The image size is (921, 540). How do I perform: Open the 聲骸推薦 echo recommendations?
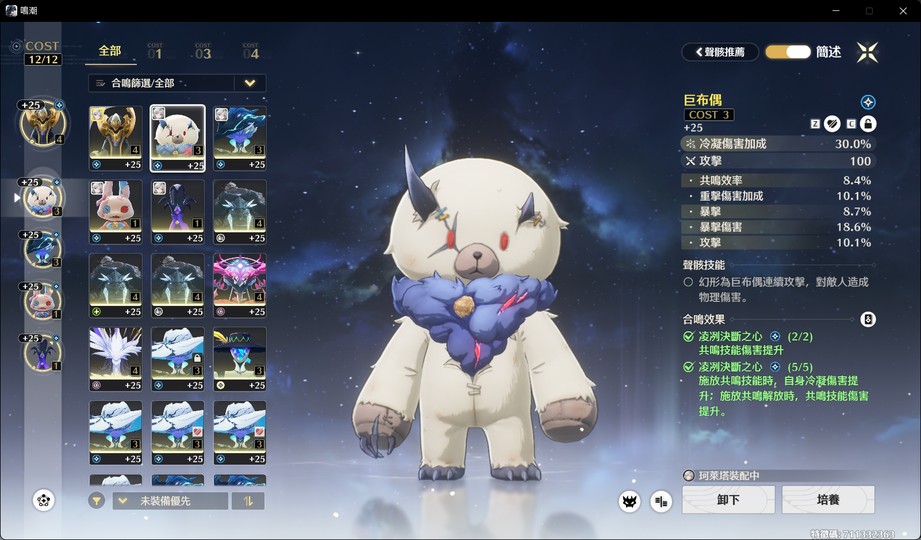pyautogui.click(x=720, y=52)
